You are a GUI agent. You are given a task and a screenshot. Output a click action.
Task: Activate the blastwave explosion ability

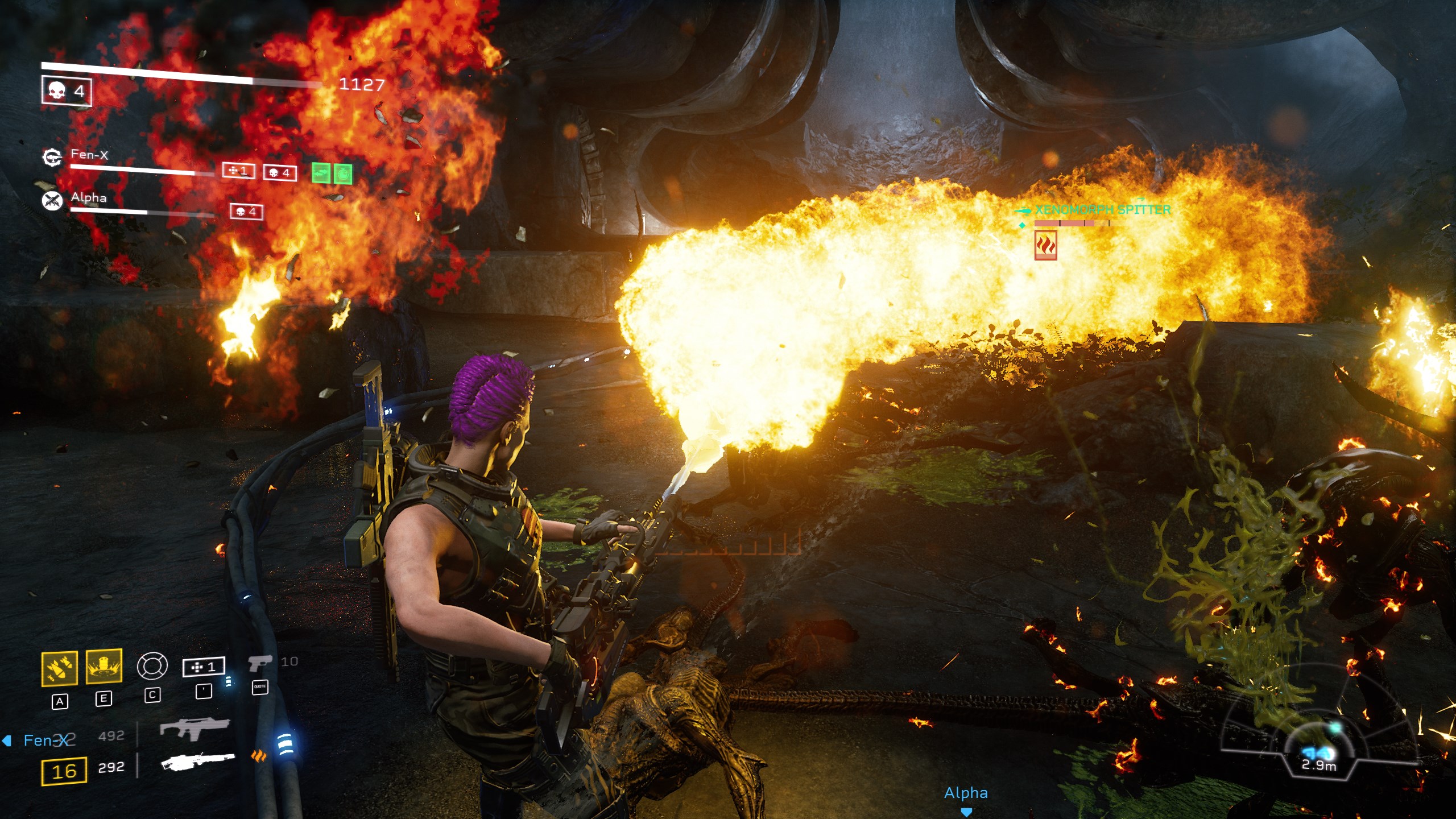(104, 666)
